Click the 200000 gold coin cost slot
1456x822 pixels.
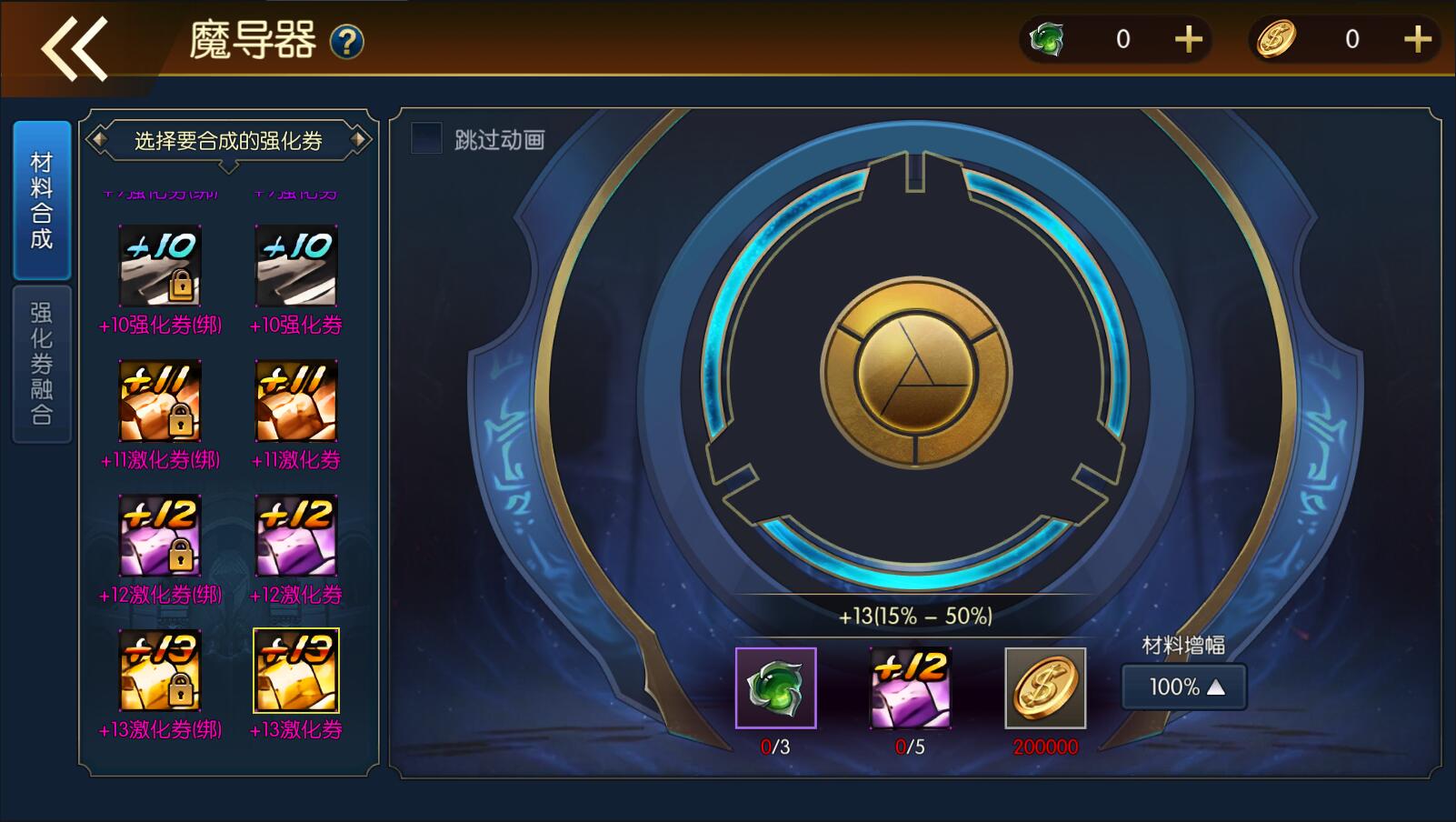tap(1045, 688)
